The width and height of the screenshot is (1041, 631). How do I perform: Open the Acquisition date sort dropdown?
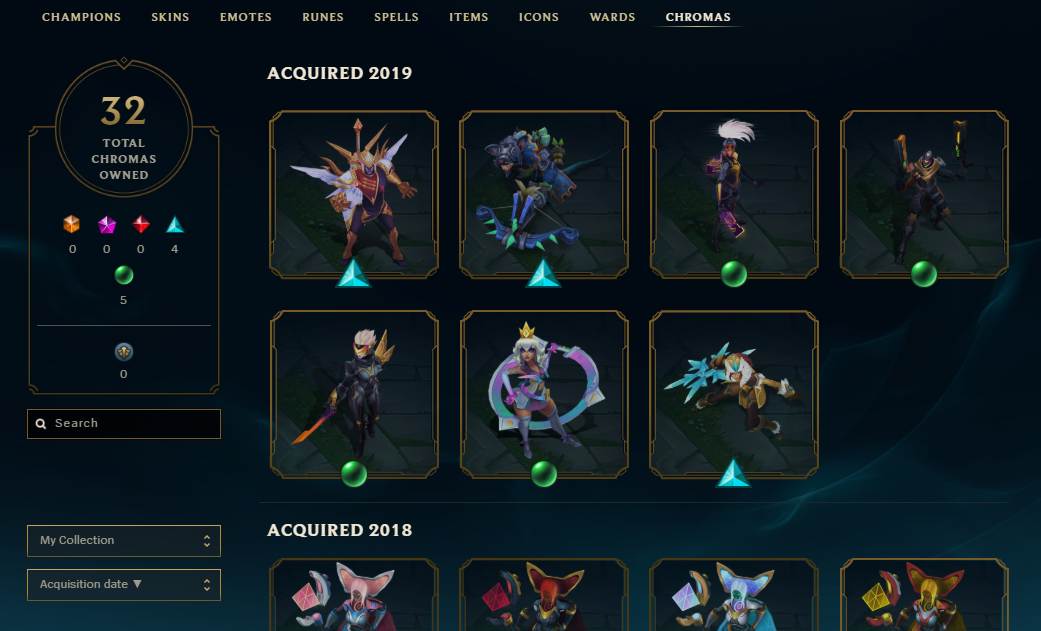[124, 585]
